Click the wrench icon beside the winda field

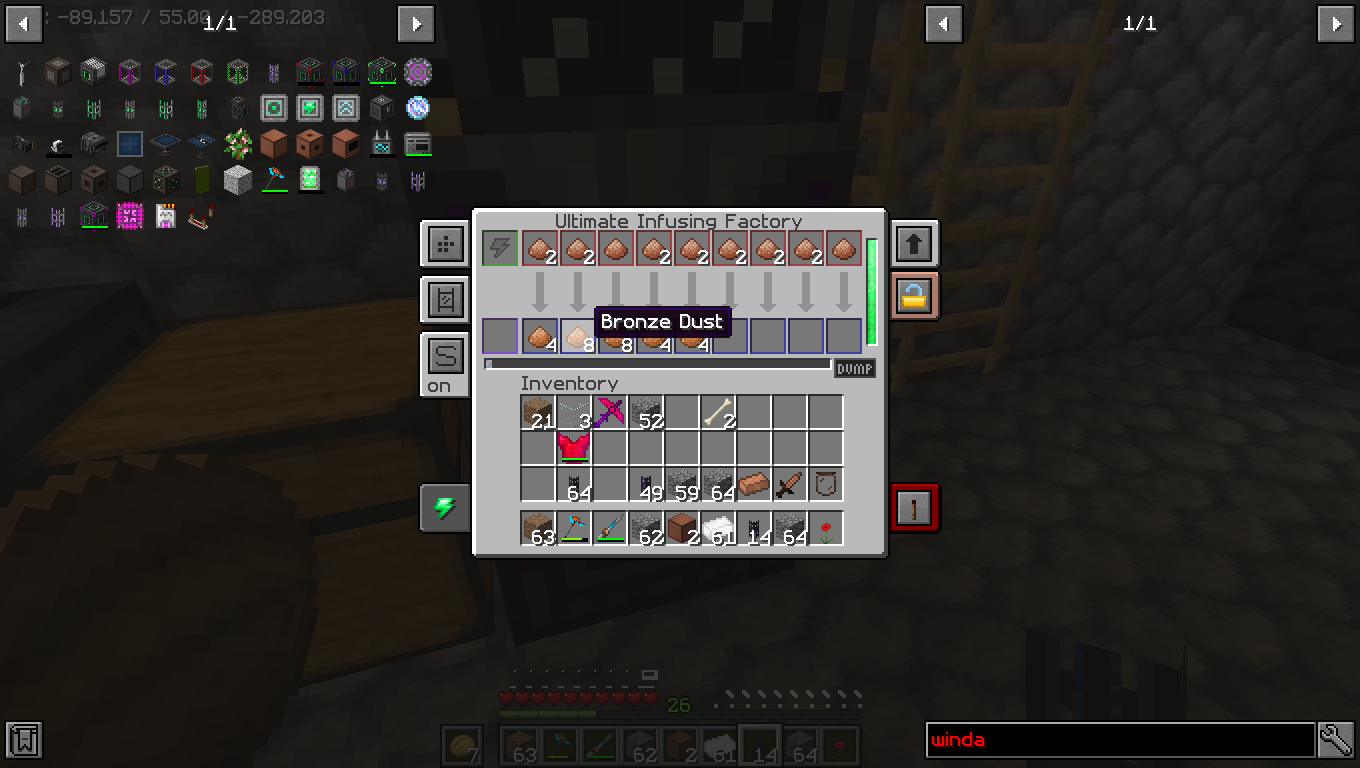1337,740
